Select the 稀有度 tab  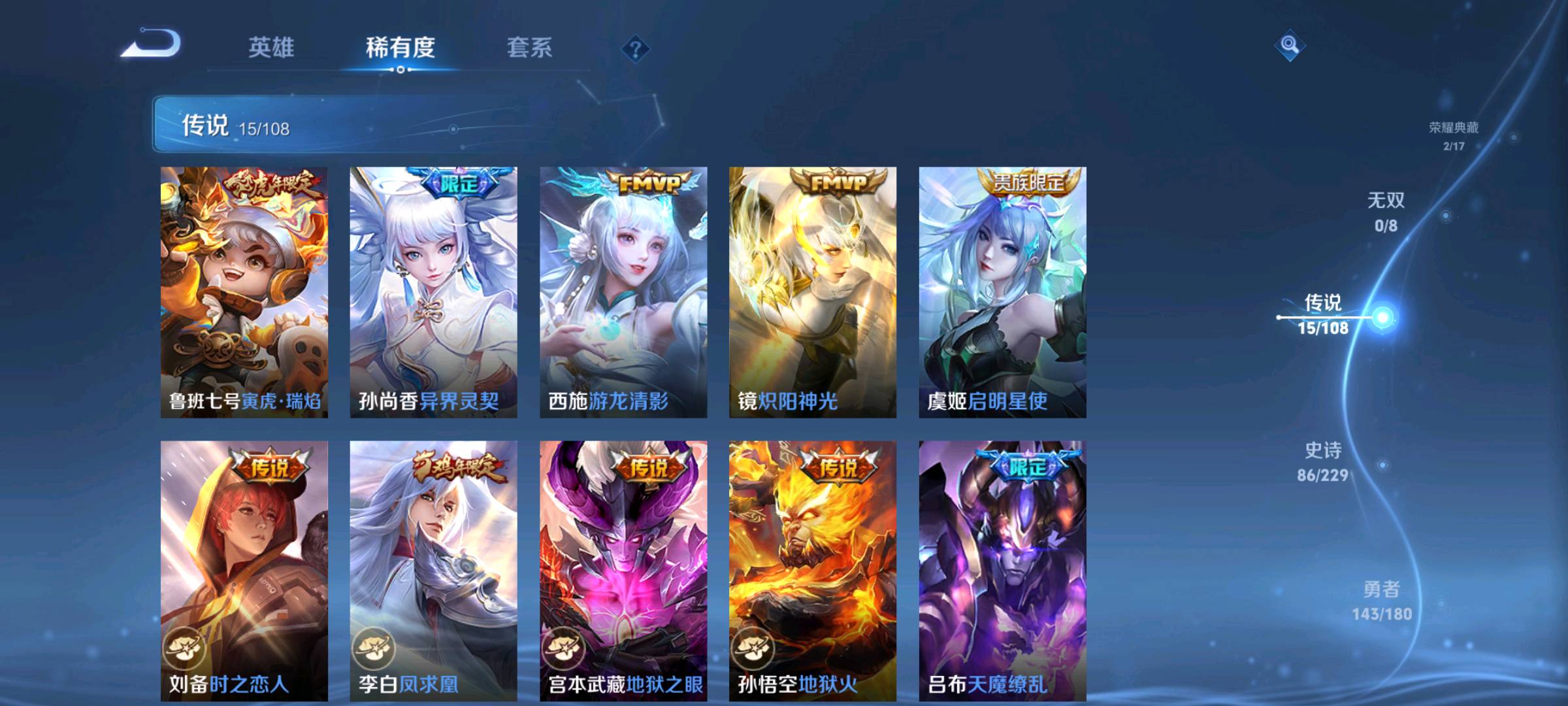[x=400, y=48]
